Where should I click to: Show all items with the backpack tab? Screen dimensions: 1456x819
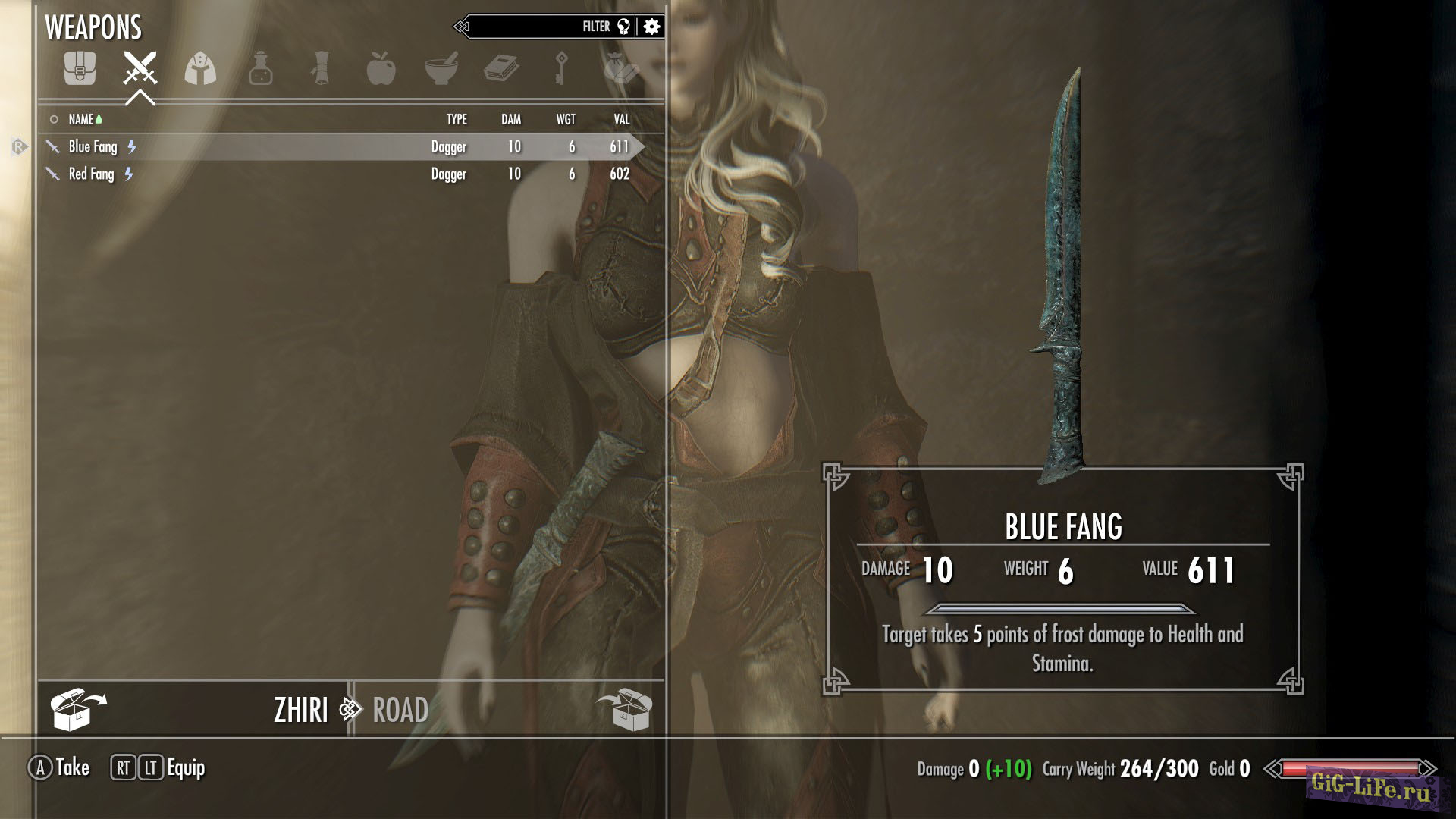pos(80,69)
